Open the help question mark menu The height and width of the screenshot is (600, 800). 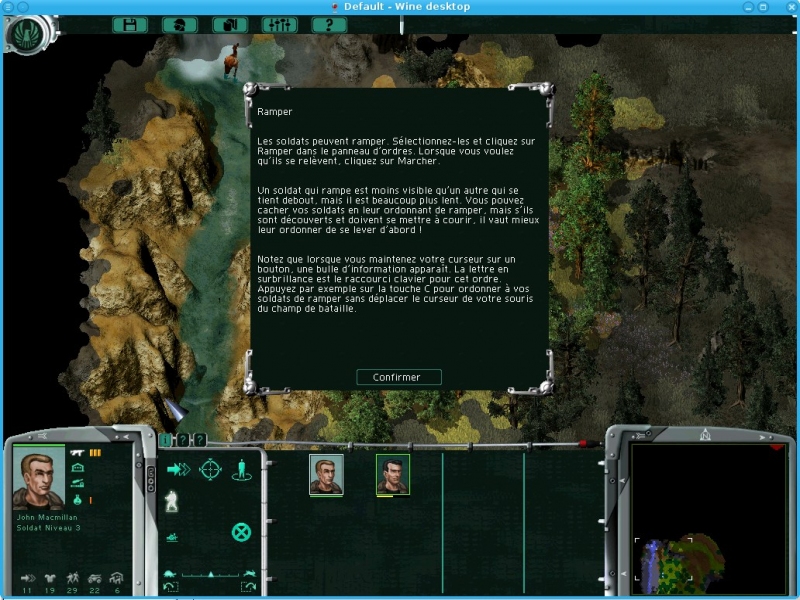(x=329, y=24)
